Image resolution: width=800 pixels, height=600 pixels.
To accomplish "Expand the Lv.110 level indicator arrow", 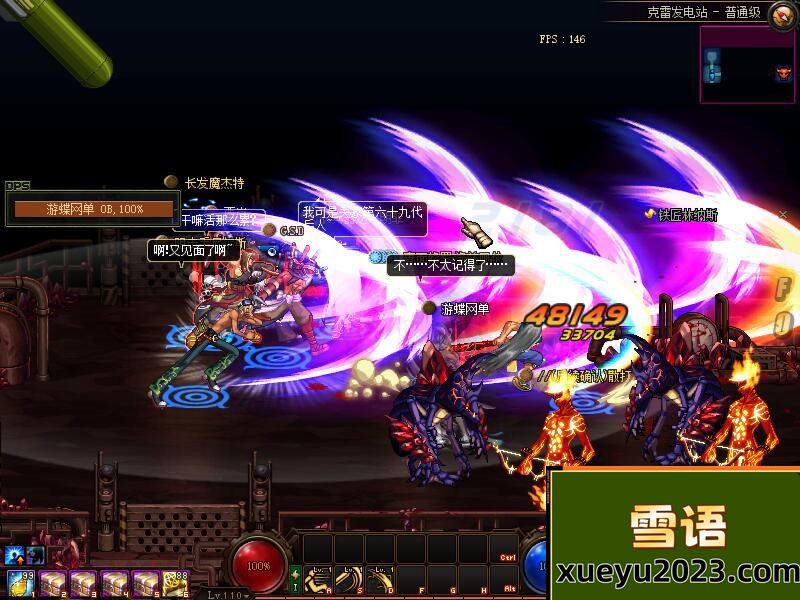I will 248,594.
